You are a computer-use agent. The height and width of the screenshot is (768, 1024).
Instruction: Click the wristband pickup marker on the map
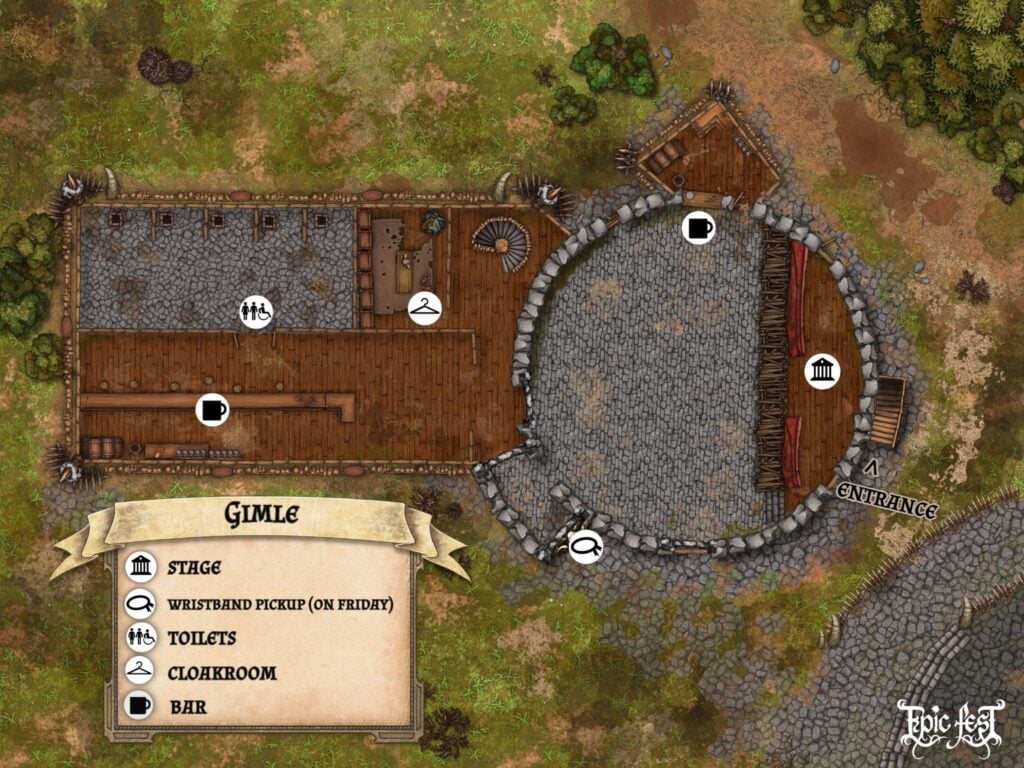(585, 546)
